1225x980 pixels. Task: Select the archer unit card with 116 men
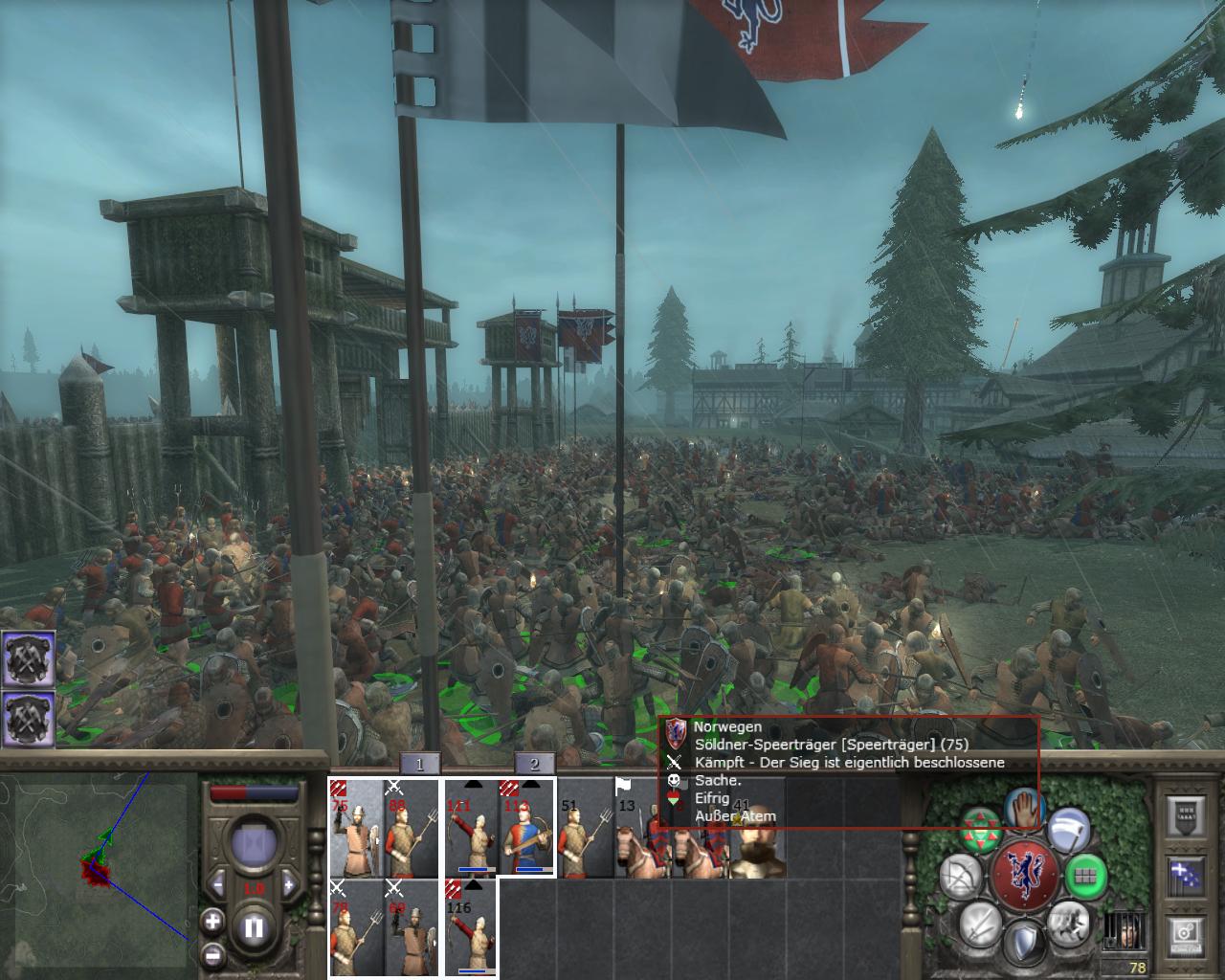click(470, 928)
